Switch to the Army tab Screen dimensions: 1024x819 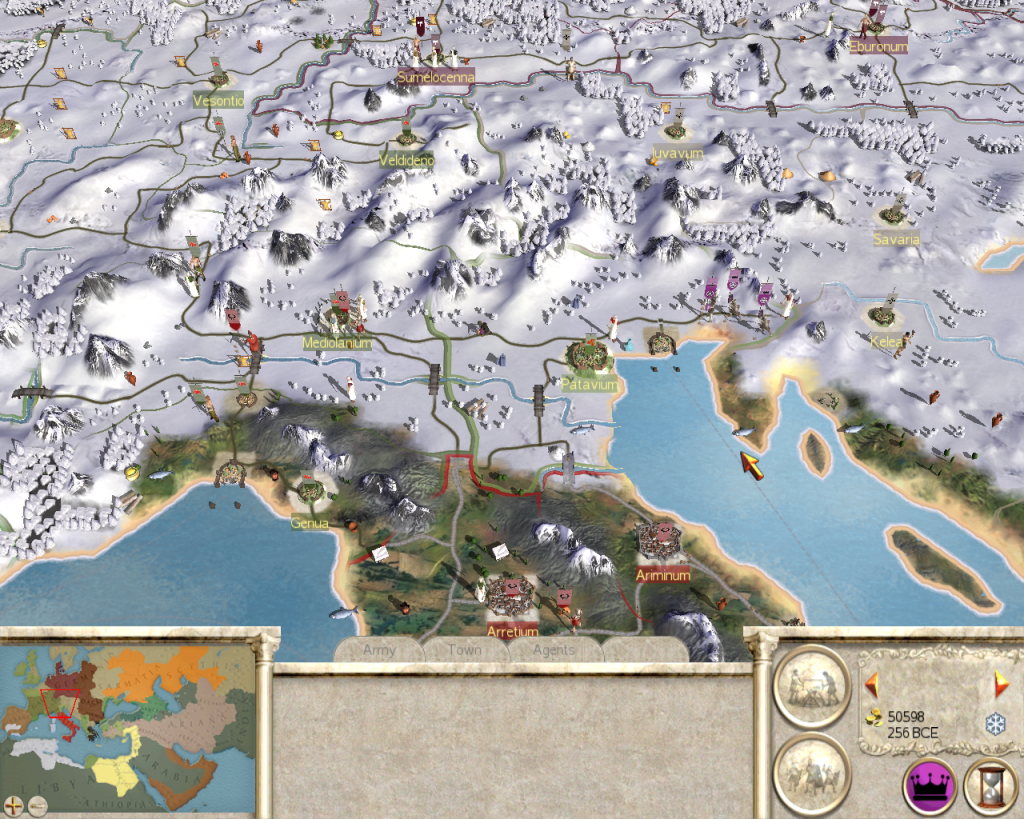click(379, 650)
